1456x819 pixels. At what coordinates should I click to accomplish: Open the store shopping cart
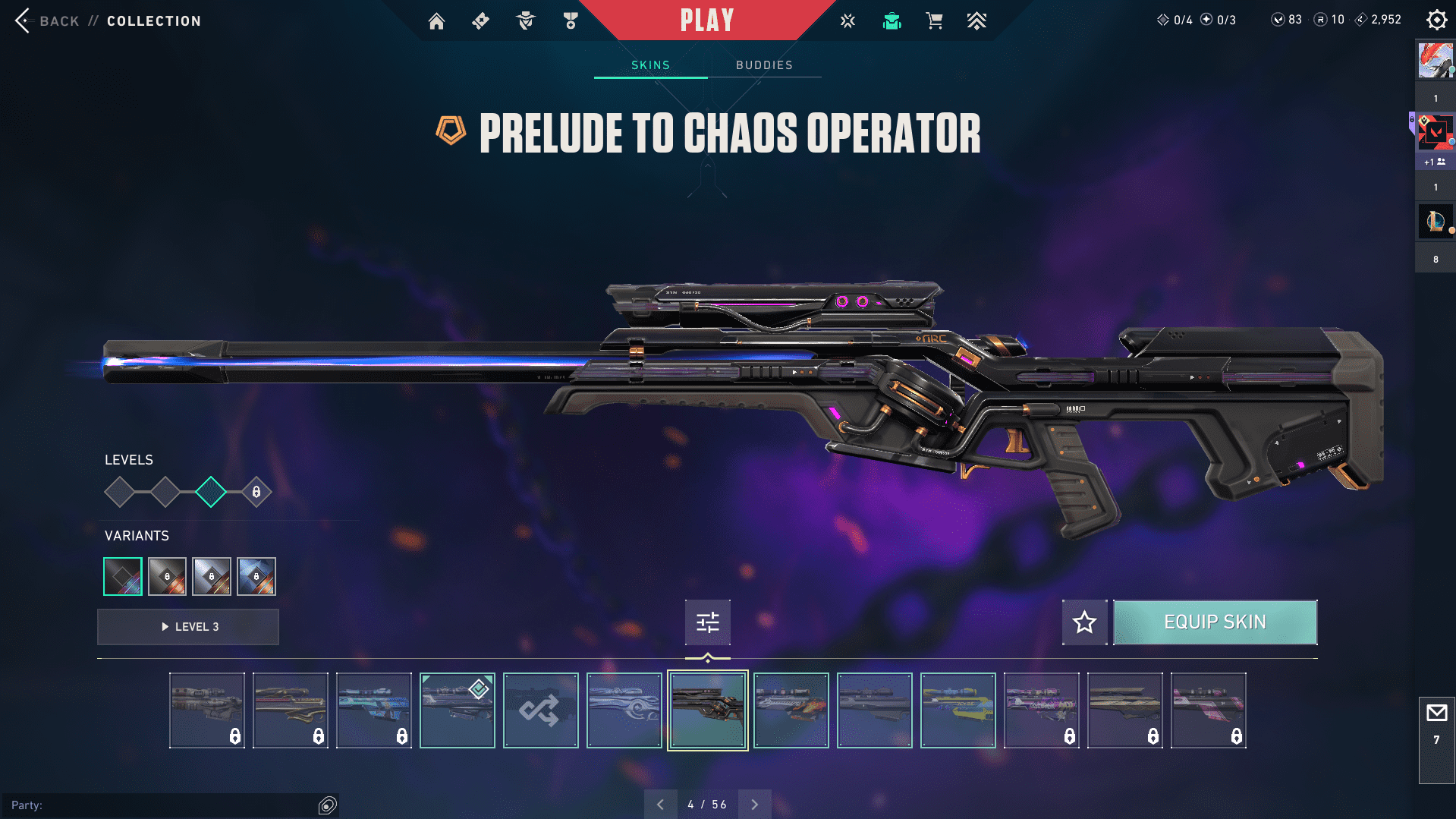click(x=934, y=21)
